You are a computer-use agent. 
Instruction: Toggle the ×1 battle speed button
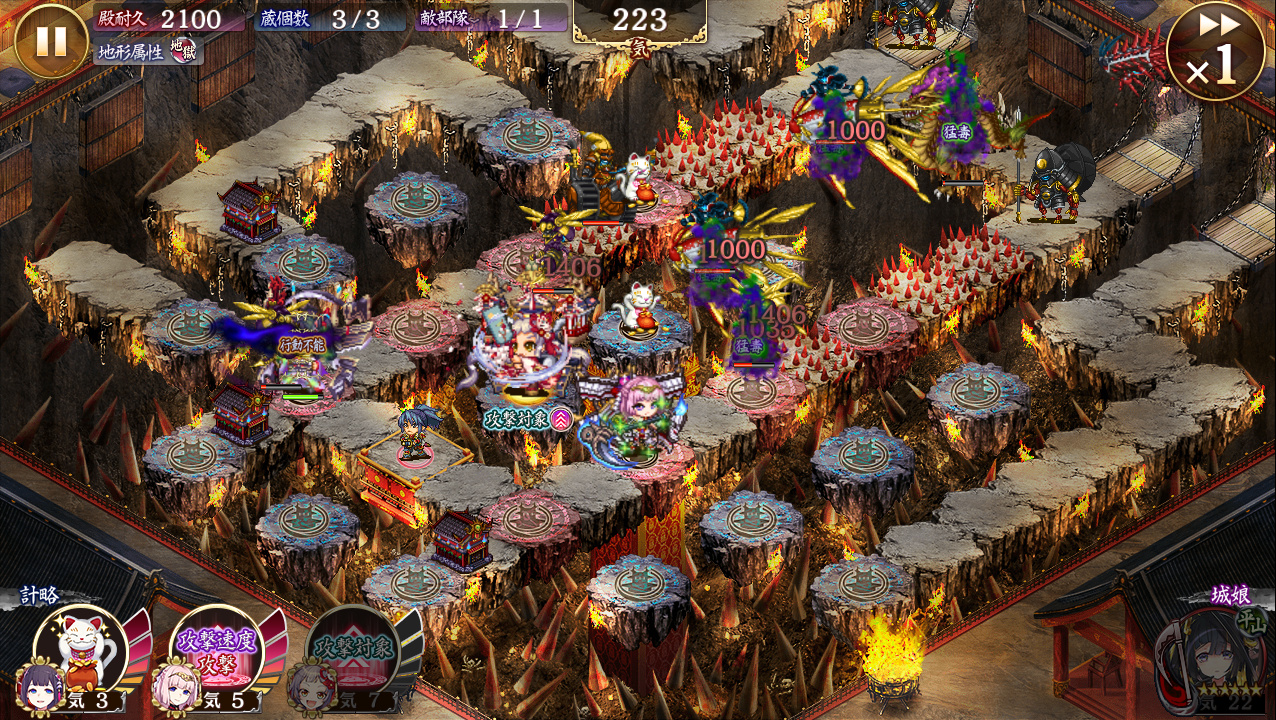[1215, 51]
